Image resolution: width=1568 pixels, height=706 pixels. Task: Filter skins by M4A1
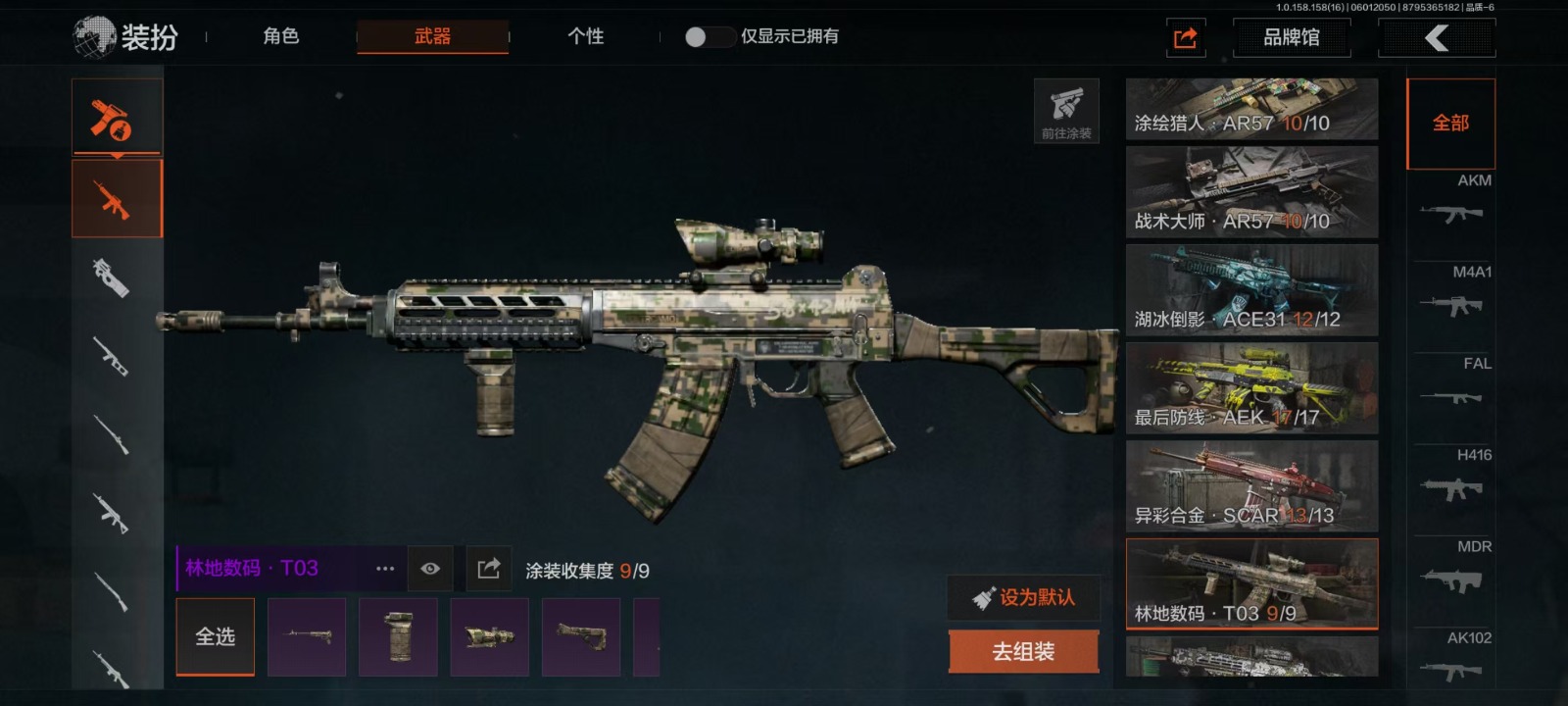(x=1452, y=294)
